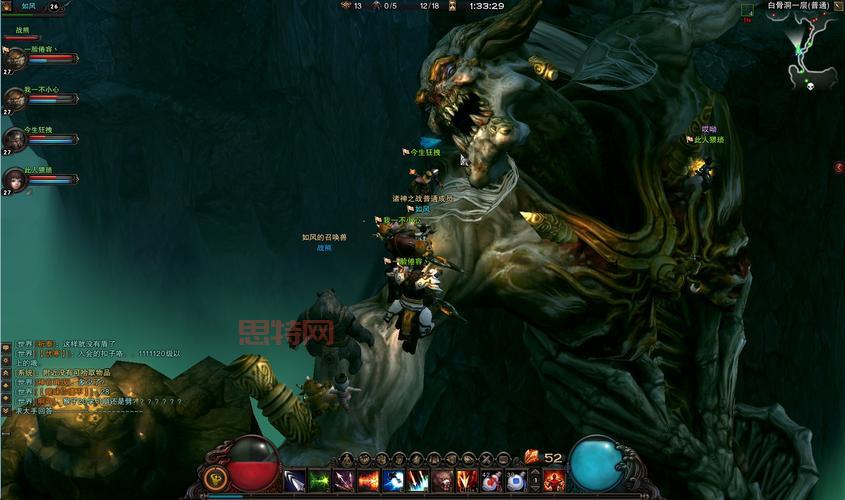Select the skull marker on the minimap

click(806, 86)
